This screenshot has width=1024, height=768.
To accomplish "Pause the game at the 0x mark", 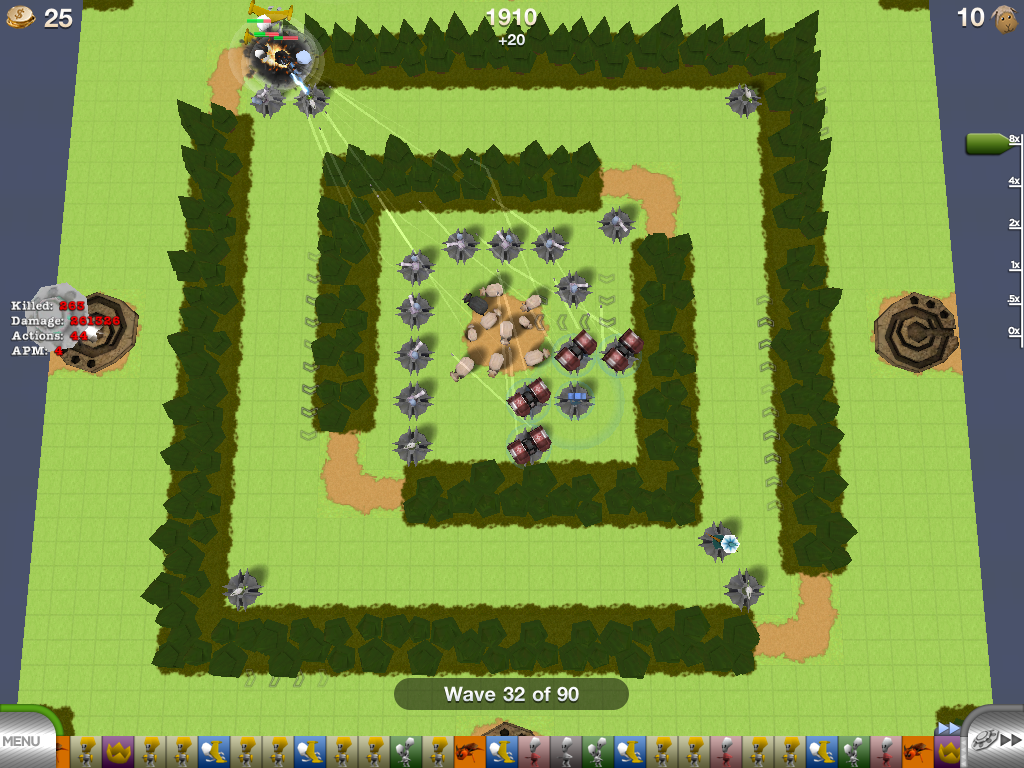I will [1014, 331].
